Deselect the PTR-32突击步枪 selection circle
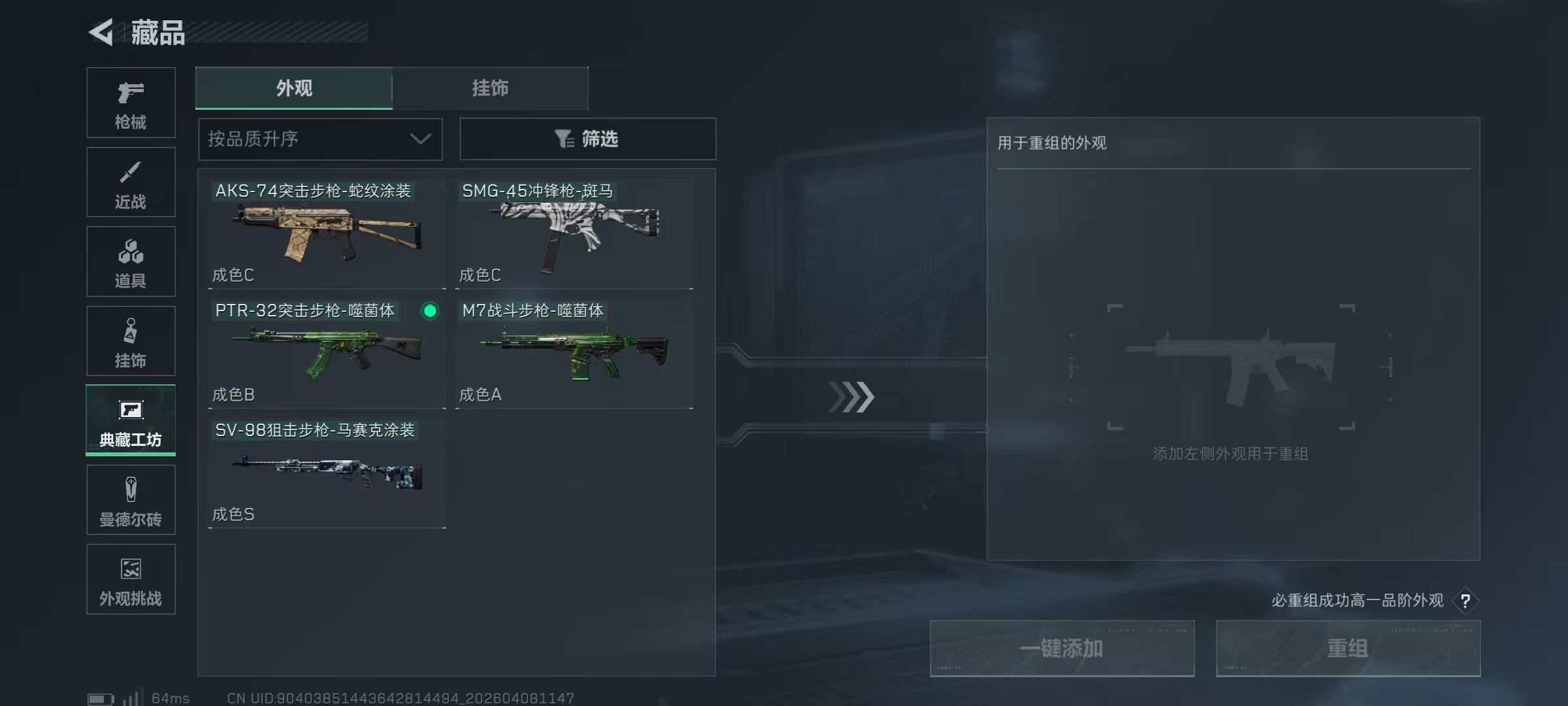The height and width of the screenshot is (706, 1568). tap(429, 312)
